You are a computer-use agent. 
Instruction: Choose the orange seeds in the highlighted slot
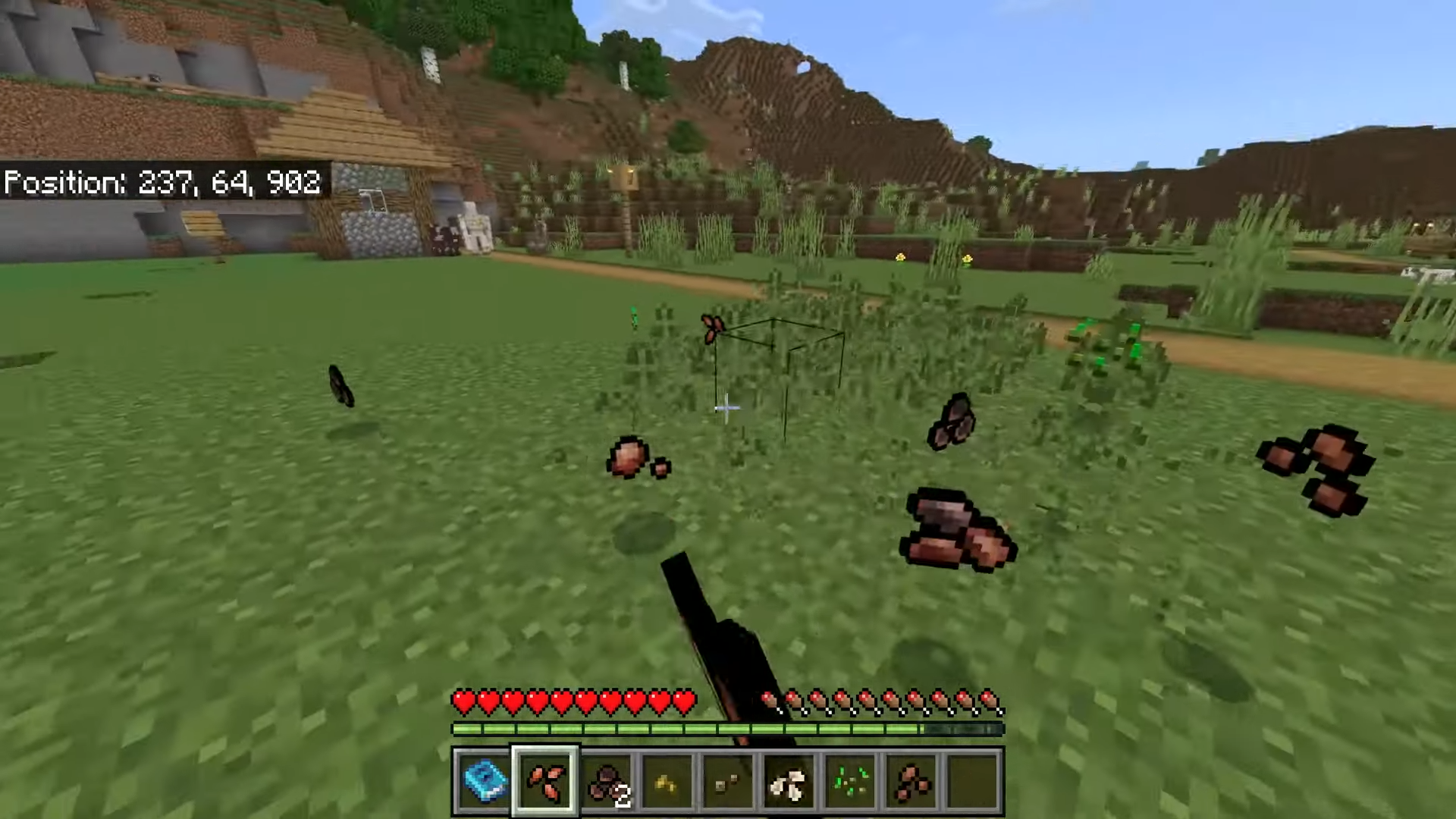[x=545, y=781]
